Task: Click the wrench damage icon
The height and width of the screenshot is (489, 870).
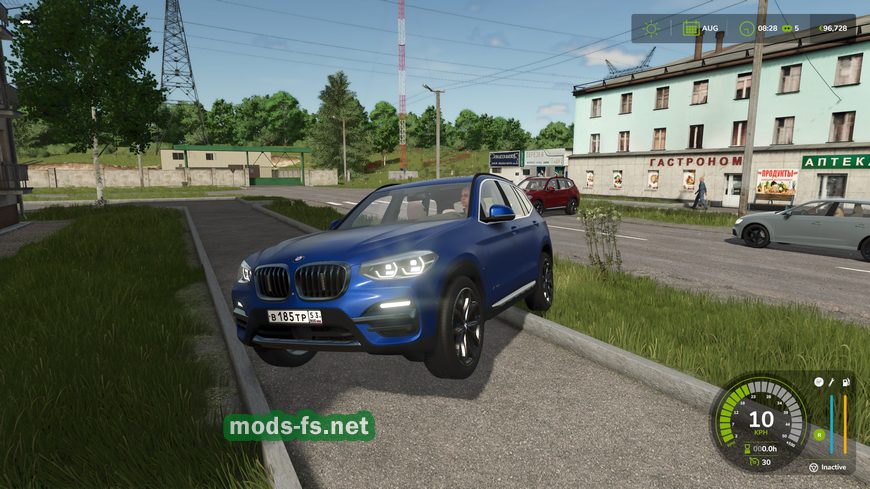Action: click(831, 382)
